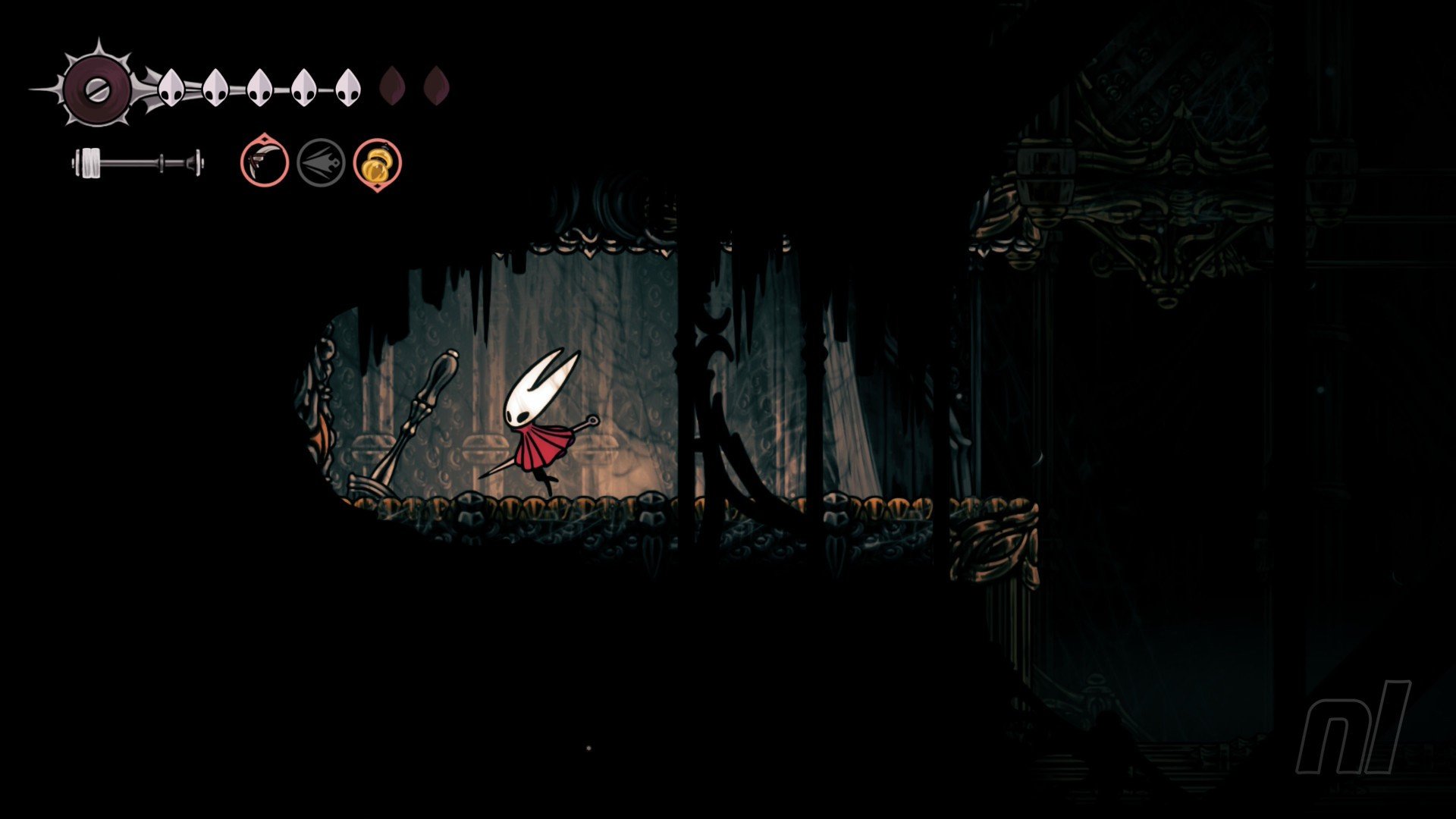The image size is (1456, 819).
Task: Select the greyed-out dart tool icon
Action: click(x=321, y=162)
